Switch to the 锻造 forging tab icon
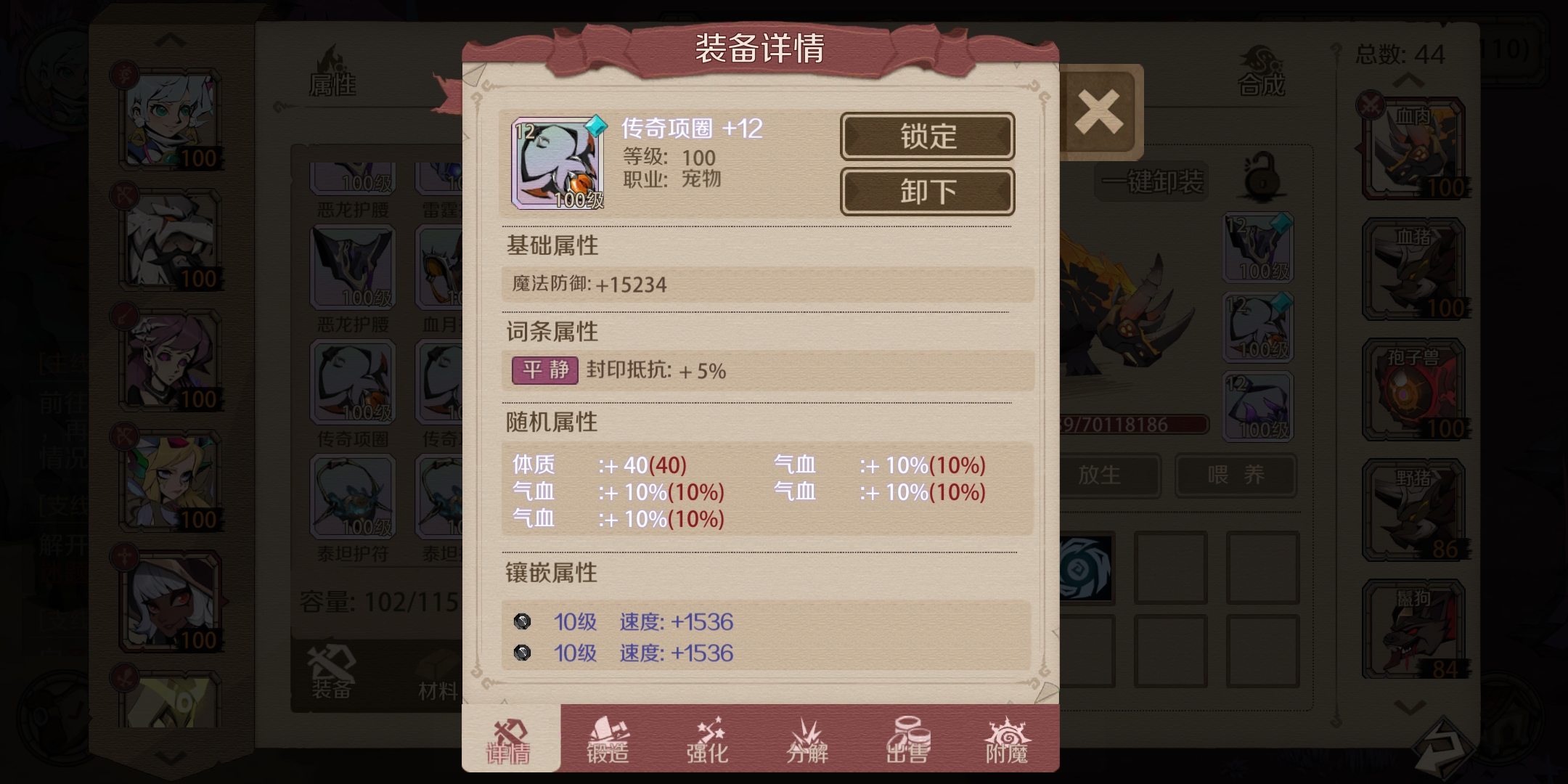 tap(605, 742)
